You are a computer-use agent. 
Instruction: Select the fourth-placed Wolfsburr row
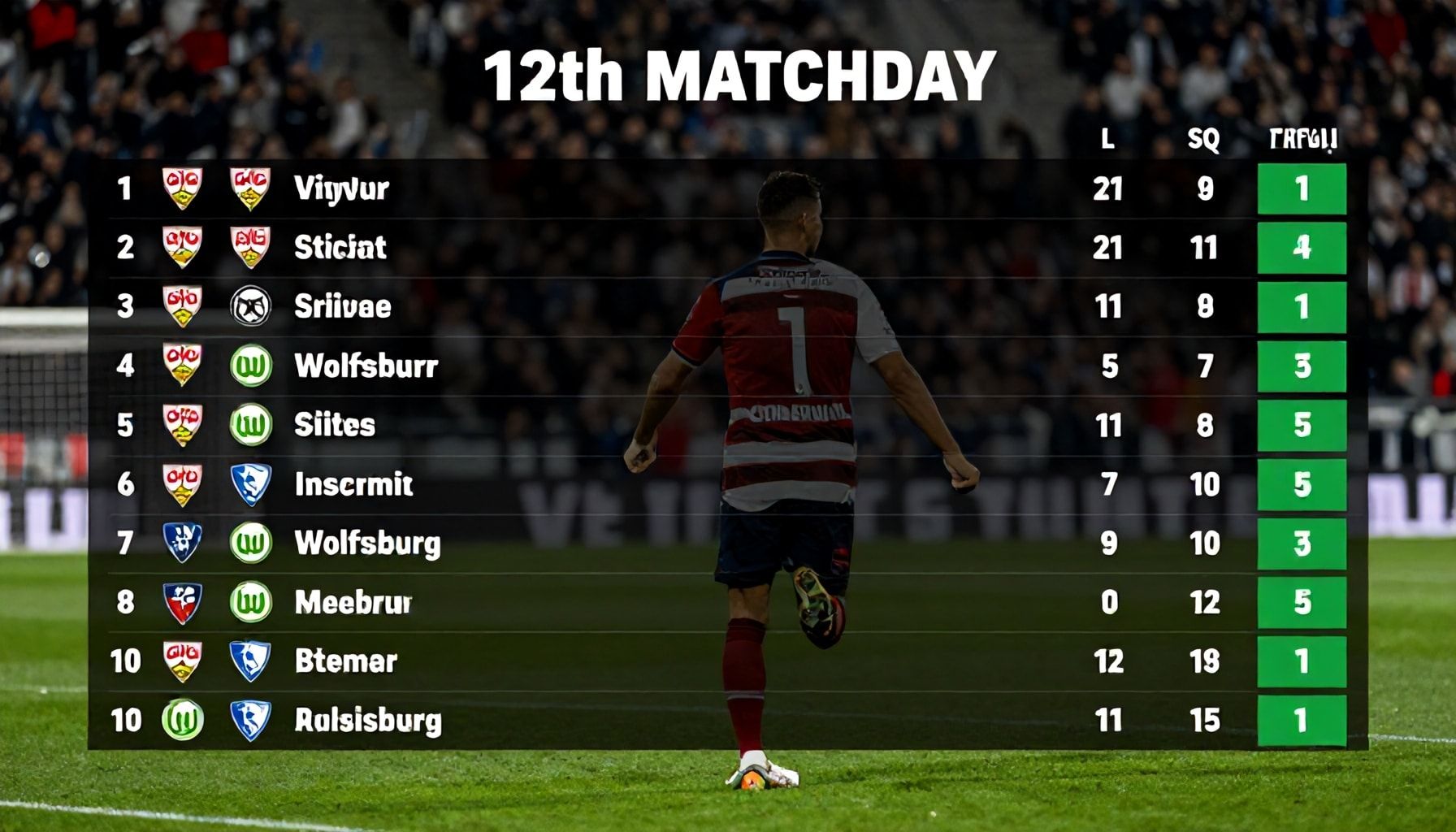[x=366, y=366]
